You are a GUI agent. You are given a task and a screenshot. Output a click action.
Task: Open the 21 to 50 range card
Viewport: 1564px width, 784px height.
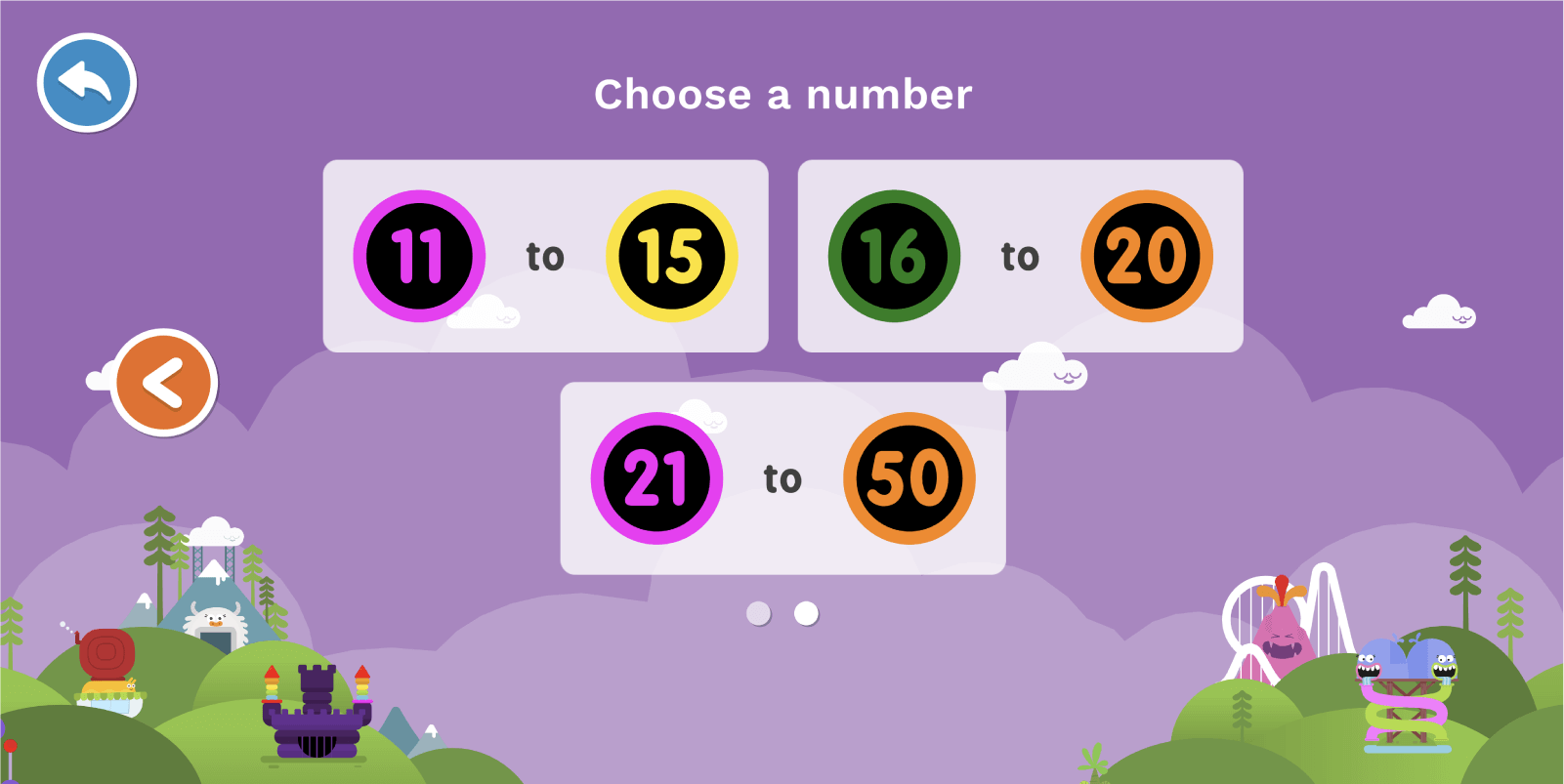(x=782, y=477)
